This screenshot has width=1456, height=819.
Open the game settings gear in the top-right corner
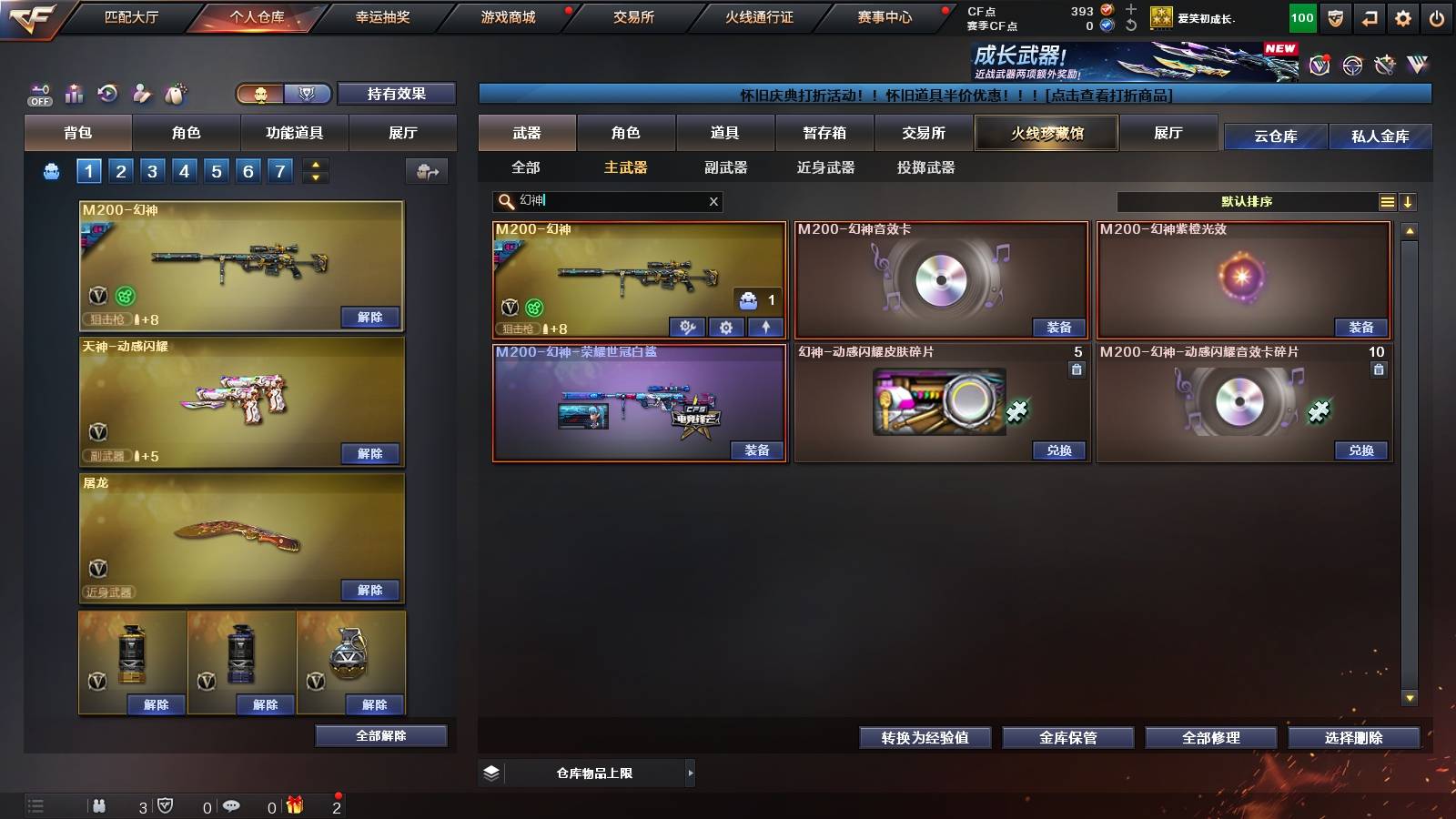coord(1404,16)
